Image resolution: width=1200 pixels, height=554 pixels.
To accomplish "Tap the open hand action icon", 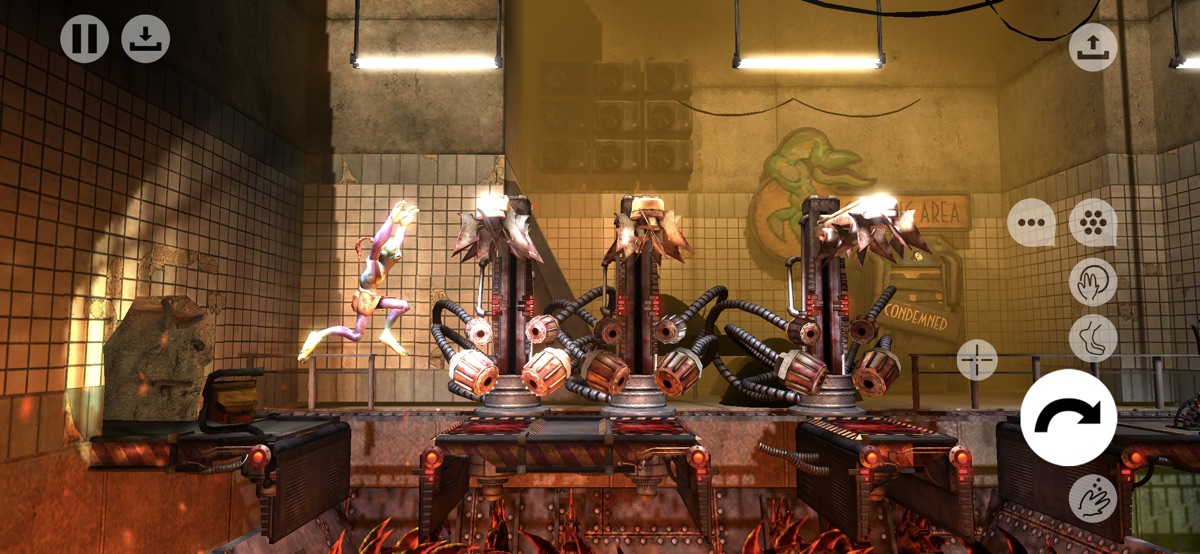I will 1093,281.
